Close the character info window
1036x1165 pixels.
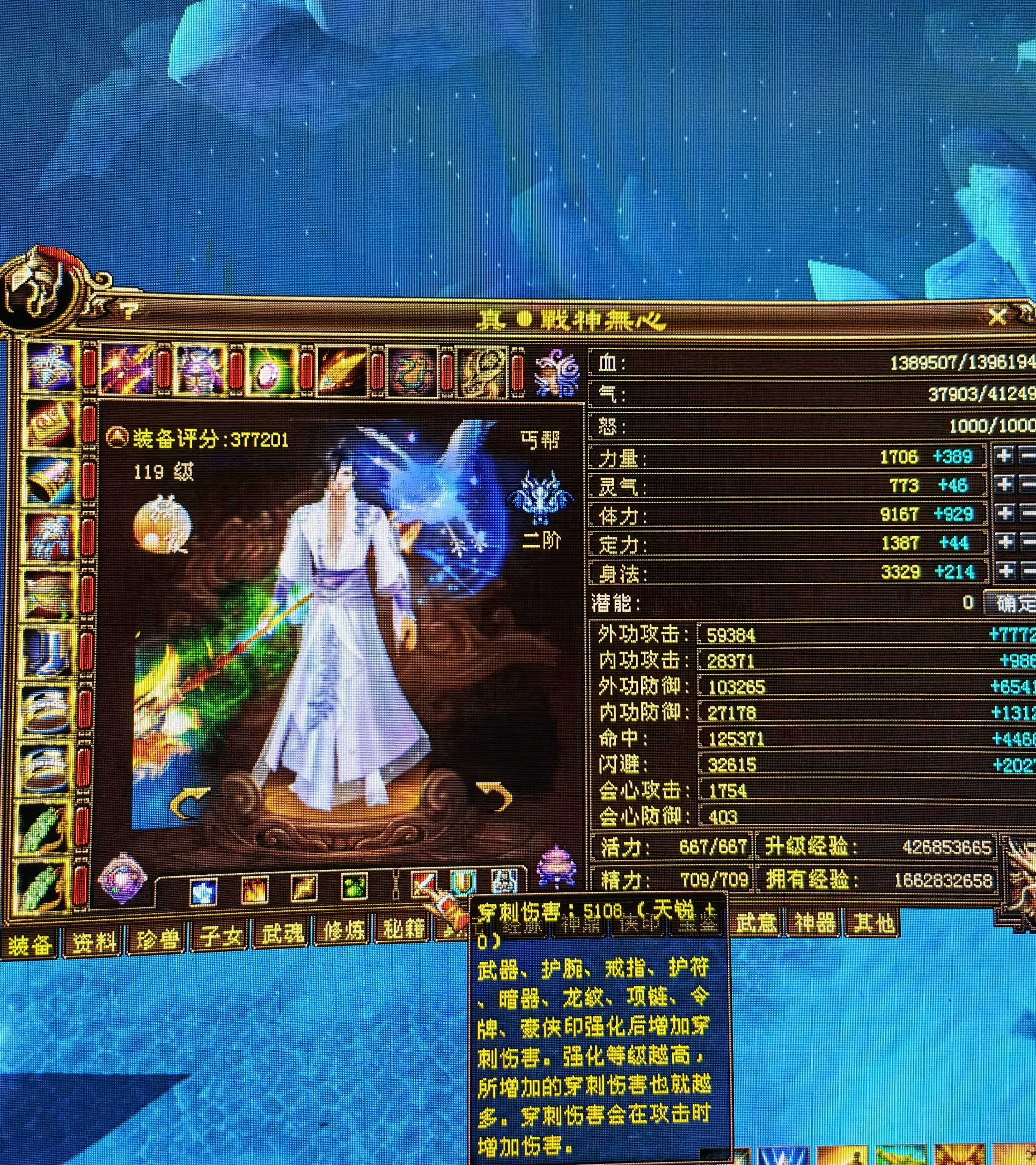(x=997, y=316)
